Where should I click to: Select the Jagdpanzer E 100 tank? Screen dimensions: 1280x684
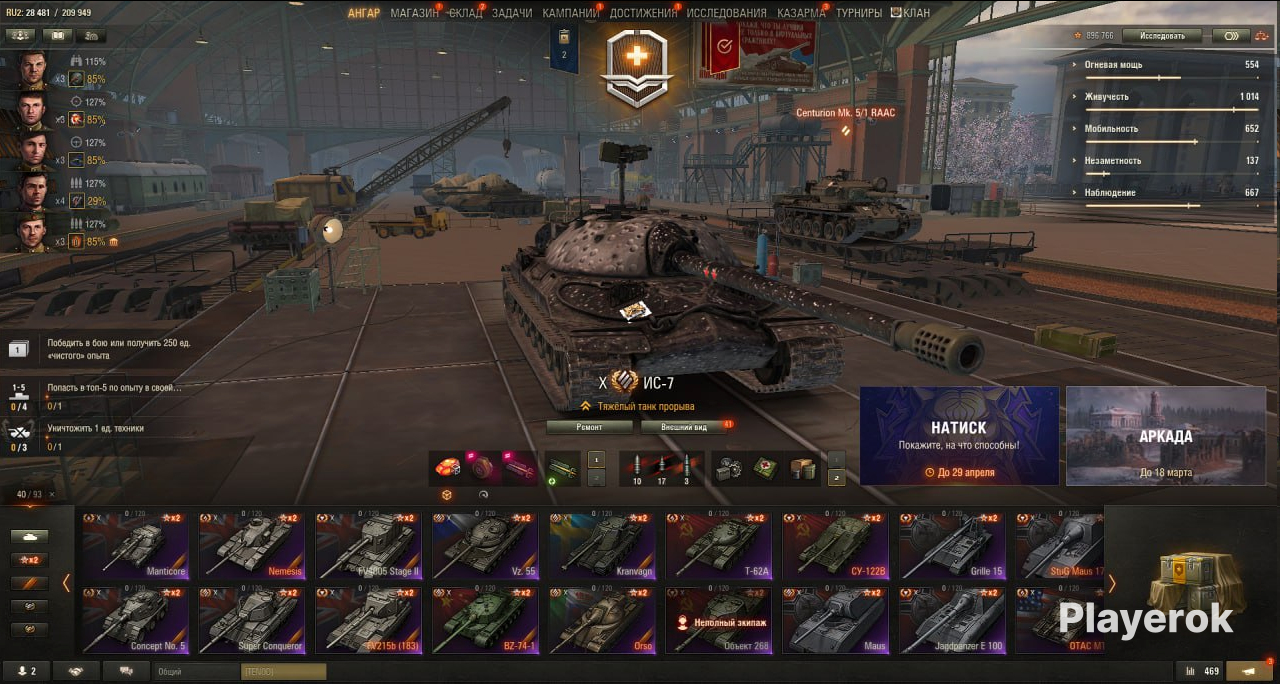[951, 620]
